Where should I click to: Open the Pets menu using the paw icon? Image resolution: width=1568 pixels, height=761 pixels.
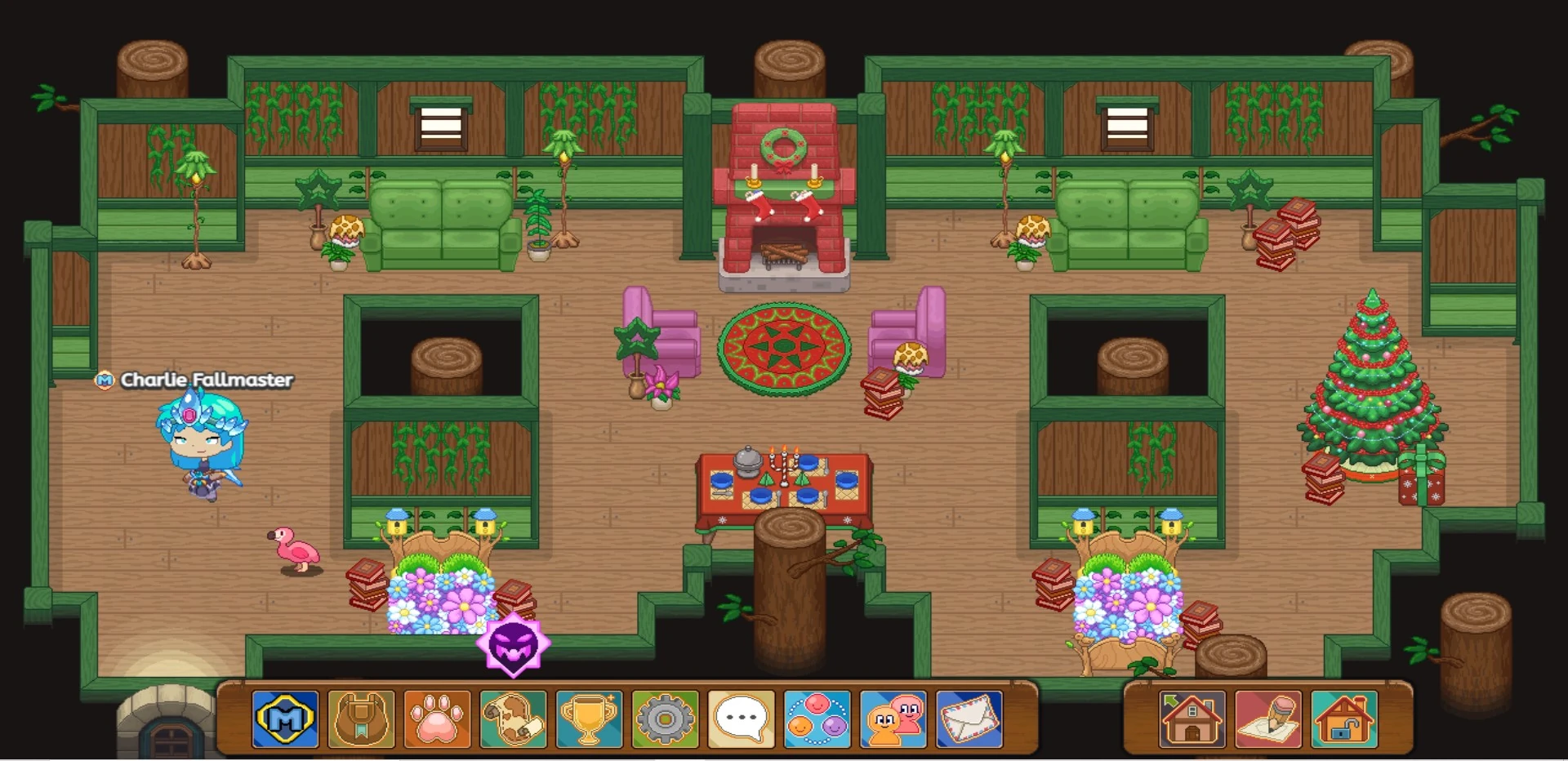[438, 720]
